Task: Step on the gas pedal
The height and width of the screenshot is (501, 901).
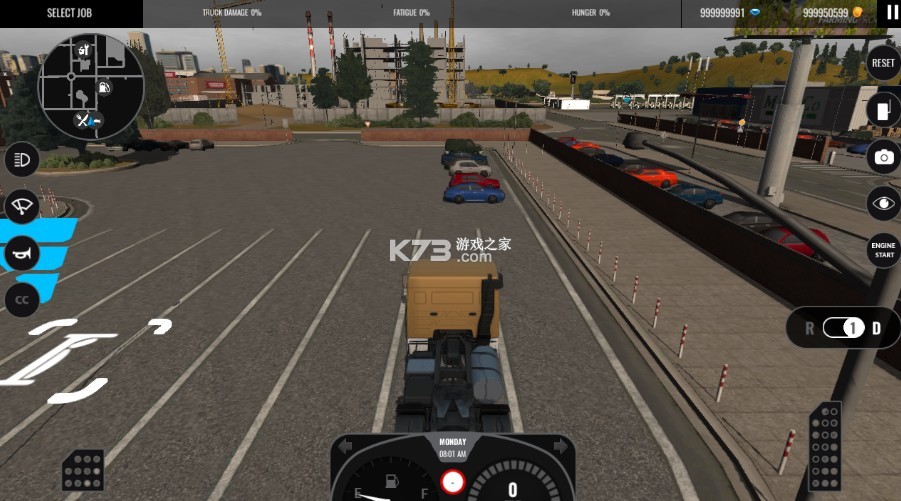Action: [x=824, y=440]
